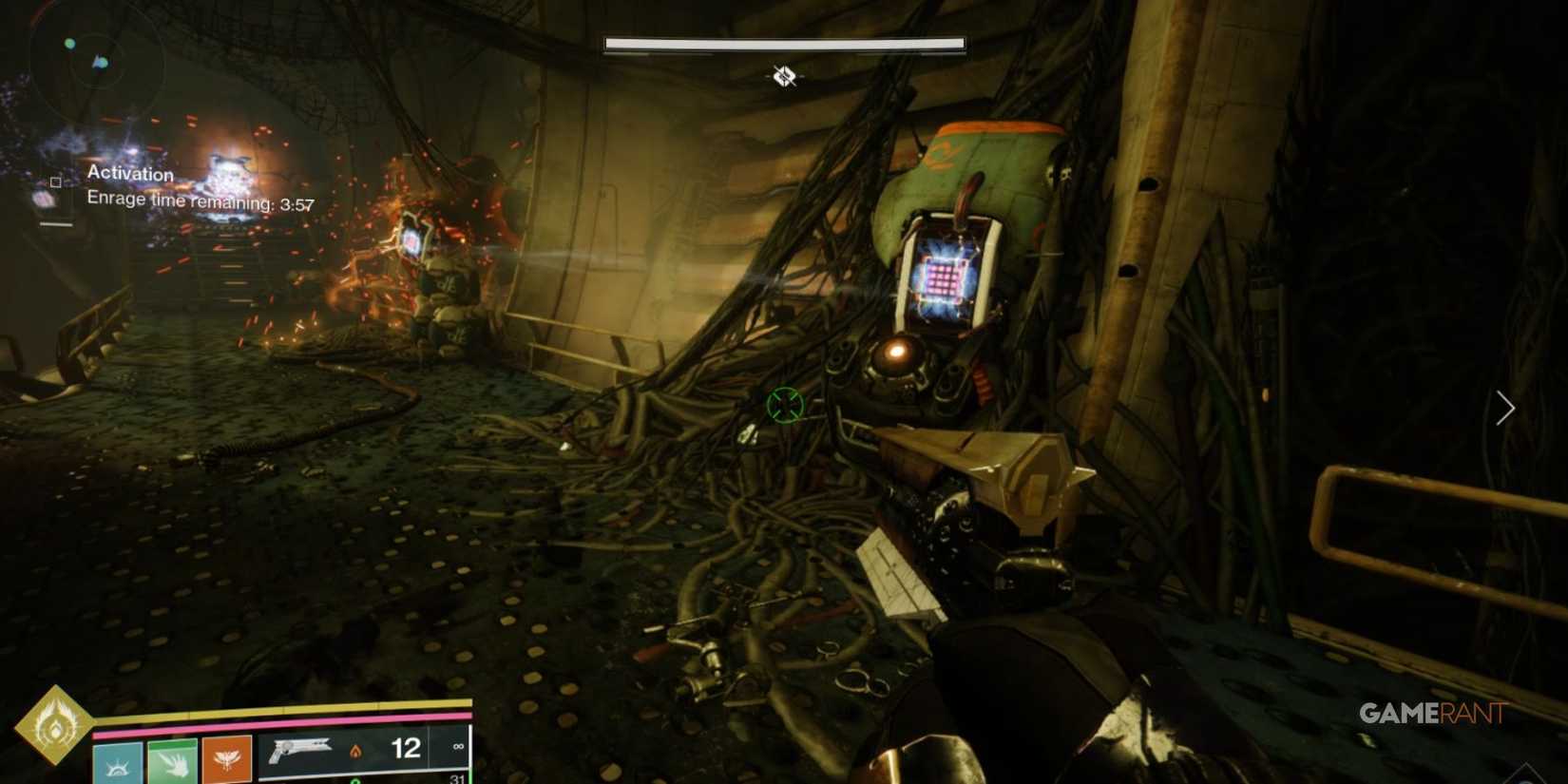
Task: Select the green melee ability hand icon
Action: click(171, 760)
